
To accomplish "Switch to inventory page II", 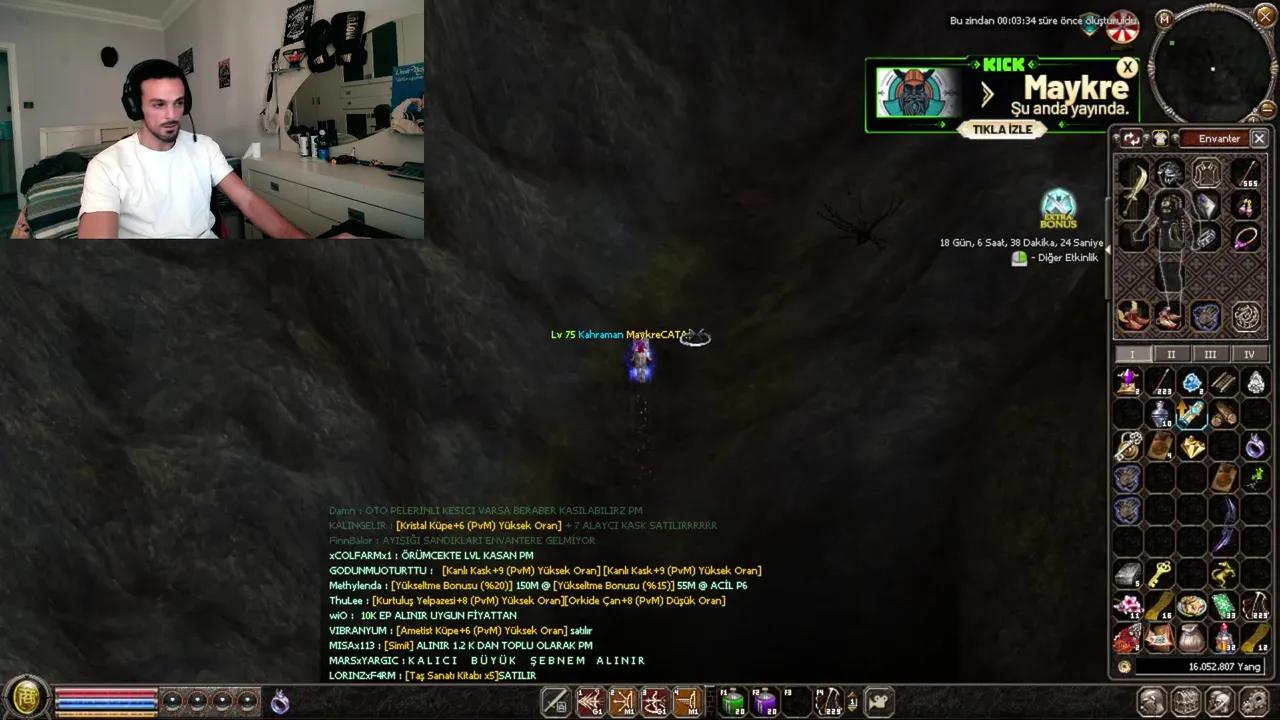I will (1171, 354).
